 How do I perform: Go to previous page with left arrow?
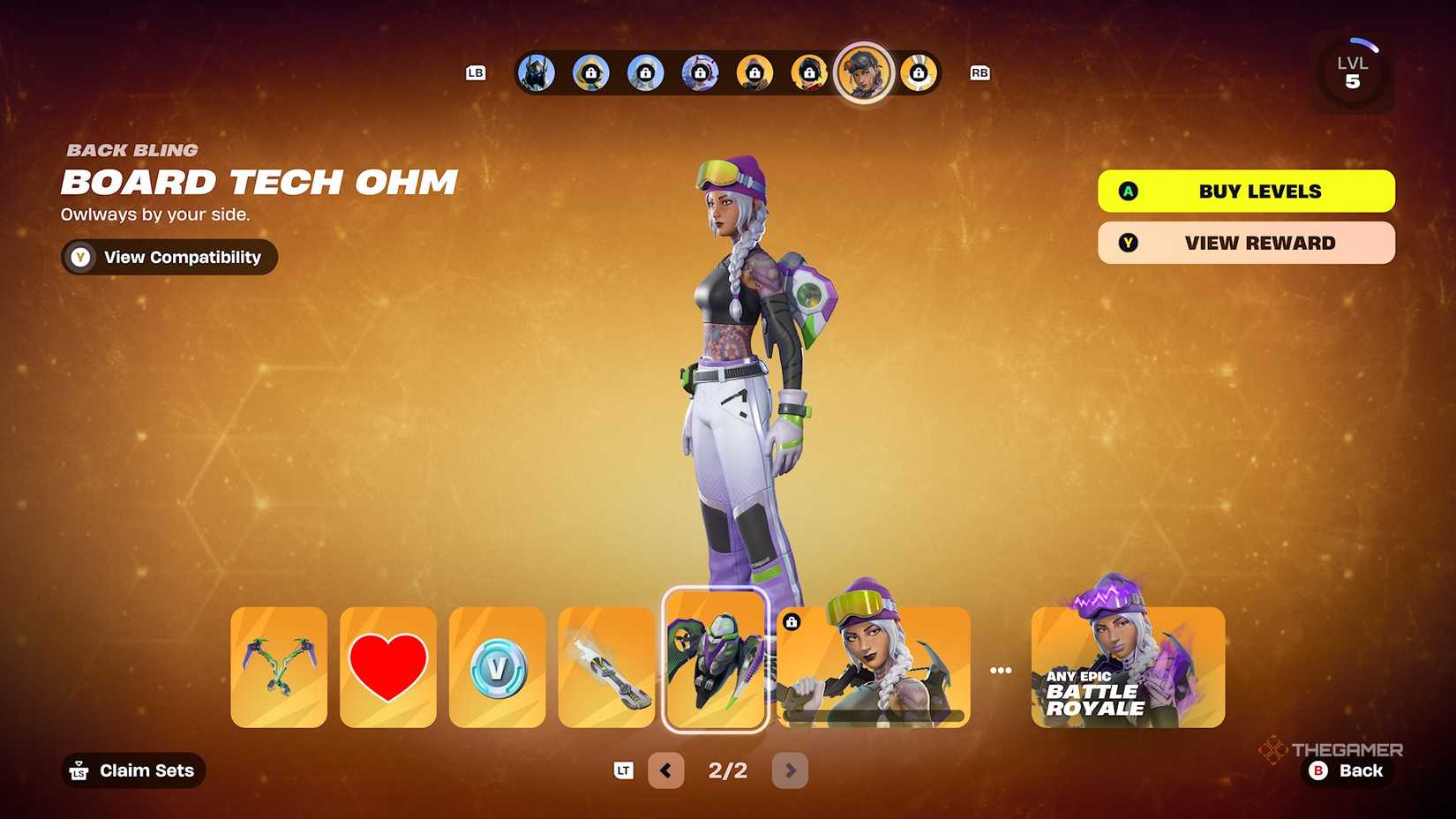pos(666,770)
